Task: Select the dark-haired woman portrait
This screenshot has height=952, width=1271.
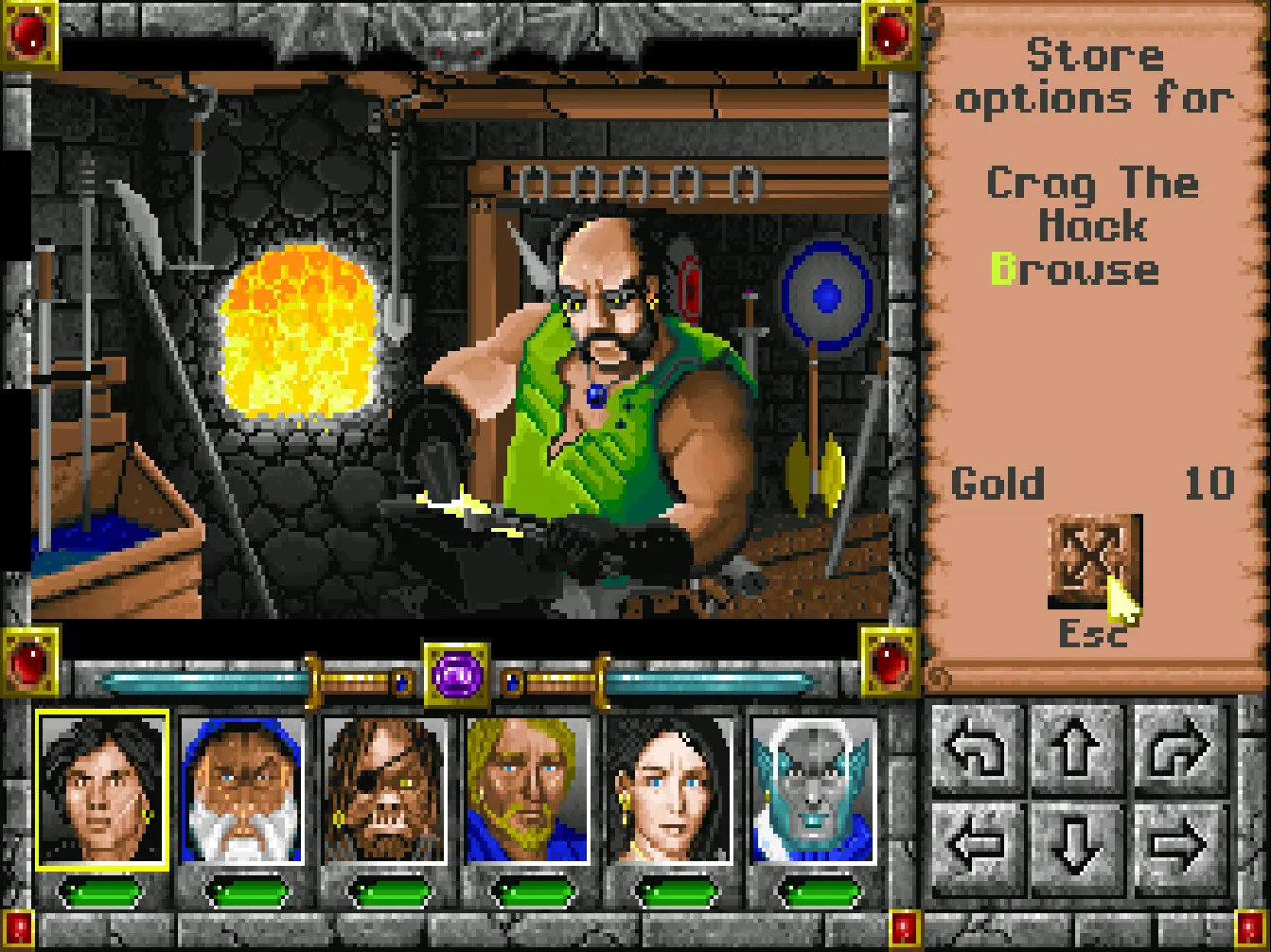Action: click(670, 790)
